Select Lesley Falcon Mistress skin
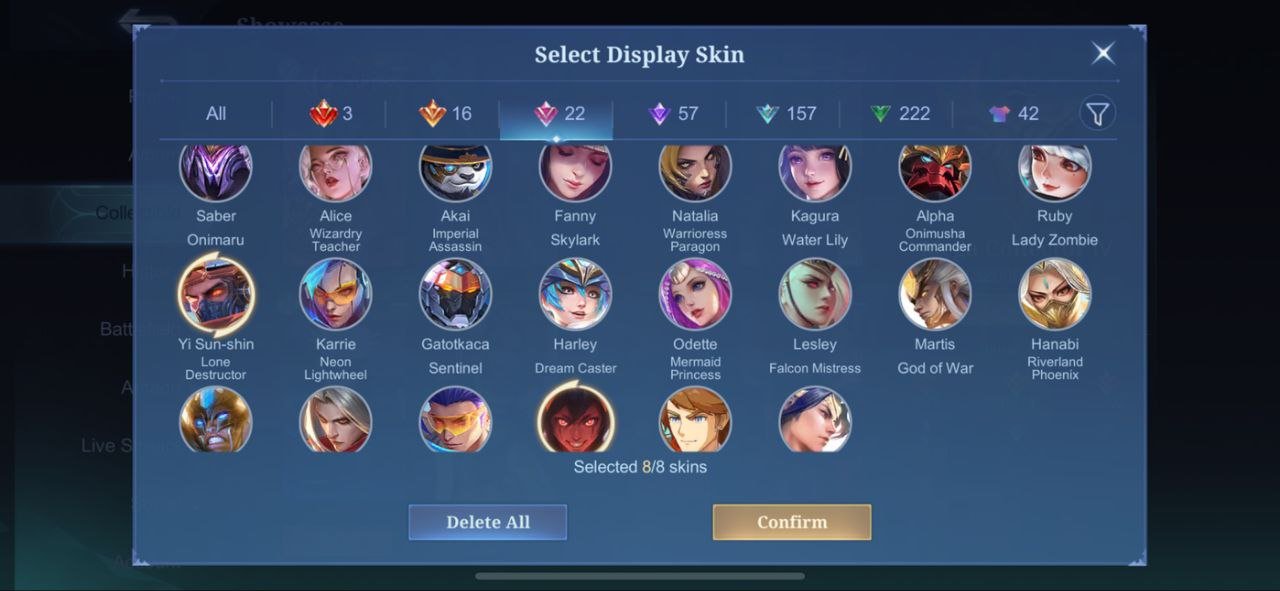Viewport: 1280px width, 591px height. click(x=815, y=294)
